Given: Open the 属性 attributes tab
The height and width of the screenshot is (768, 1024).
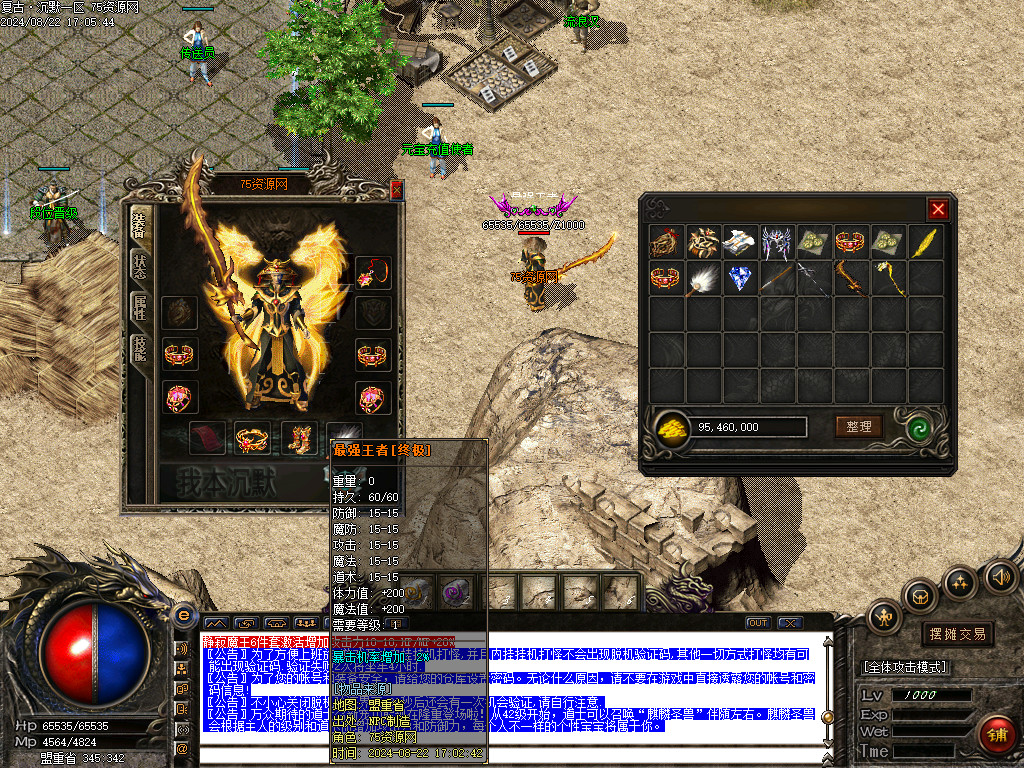Looking at the screenshot, I should (139, 307).
